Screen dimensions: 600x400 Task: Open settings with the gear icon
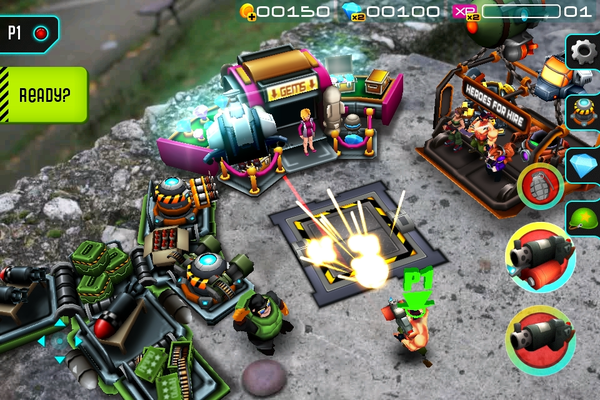584,51
